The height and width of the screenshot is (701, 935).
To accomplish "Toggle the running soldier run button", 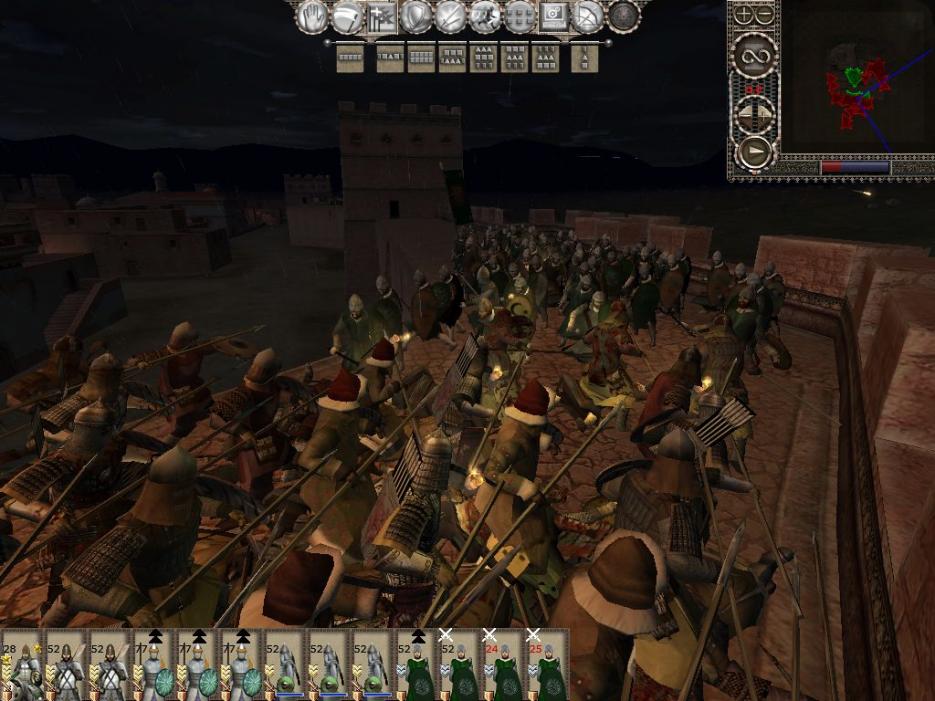I will 486,16.
